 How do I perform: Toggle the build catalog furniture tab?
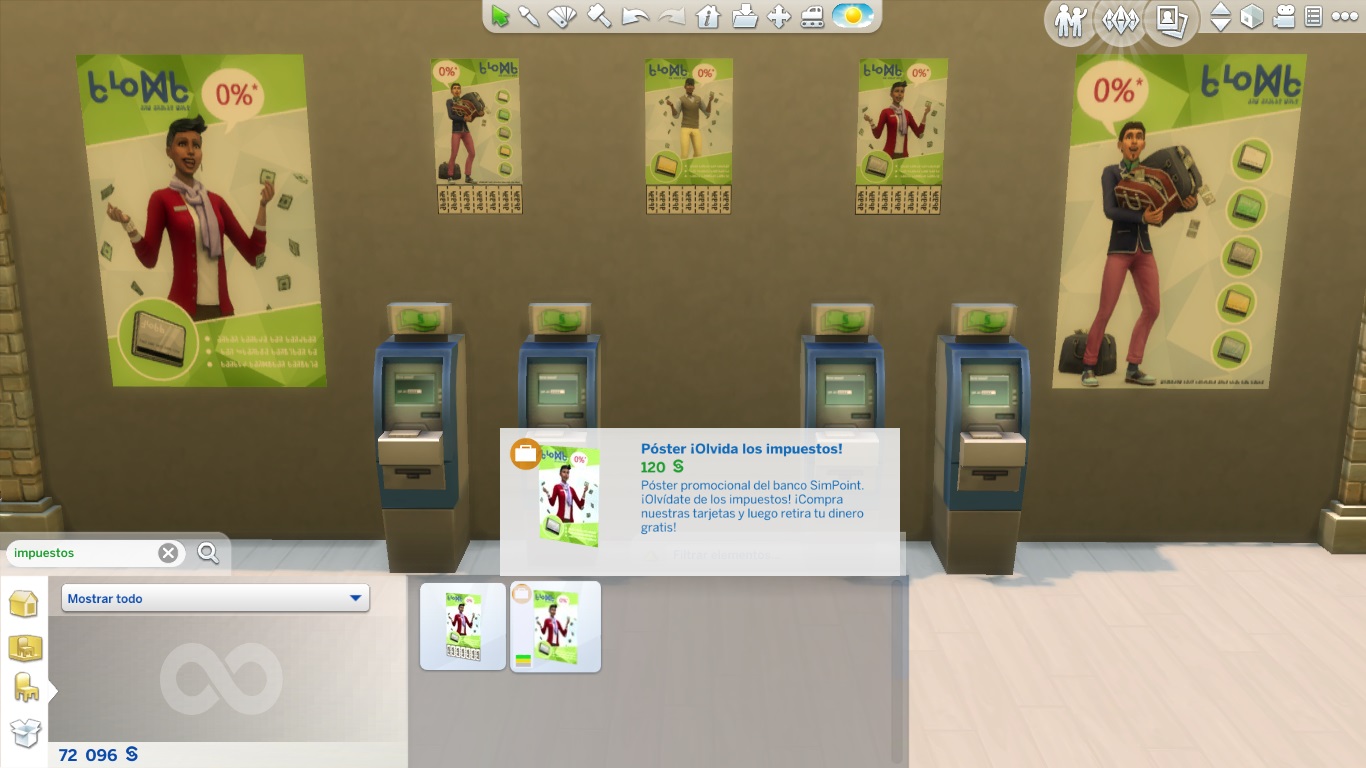click(x=25, y=687)
